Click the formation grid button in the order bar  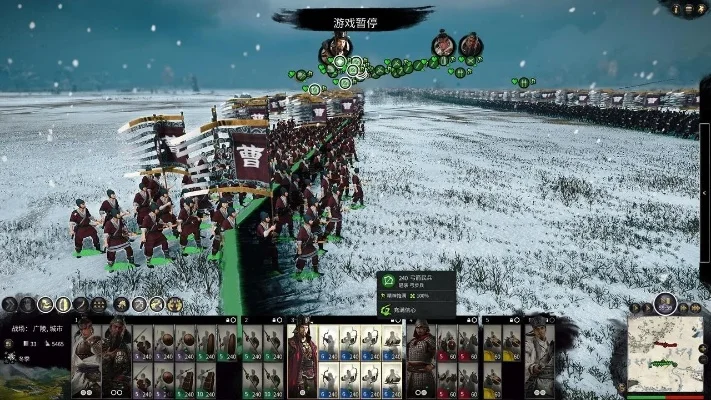pos(99,304)
